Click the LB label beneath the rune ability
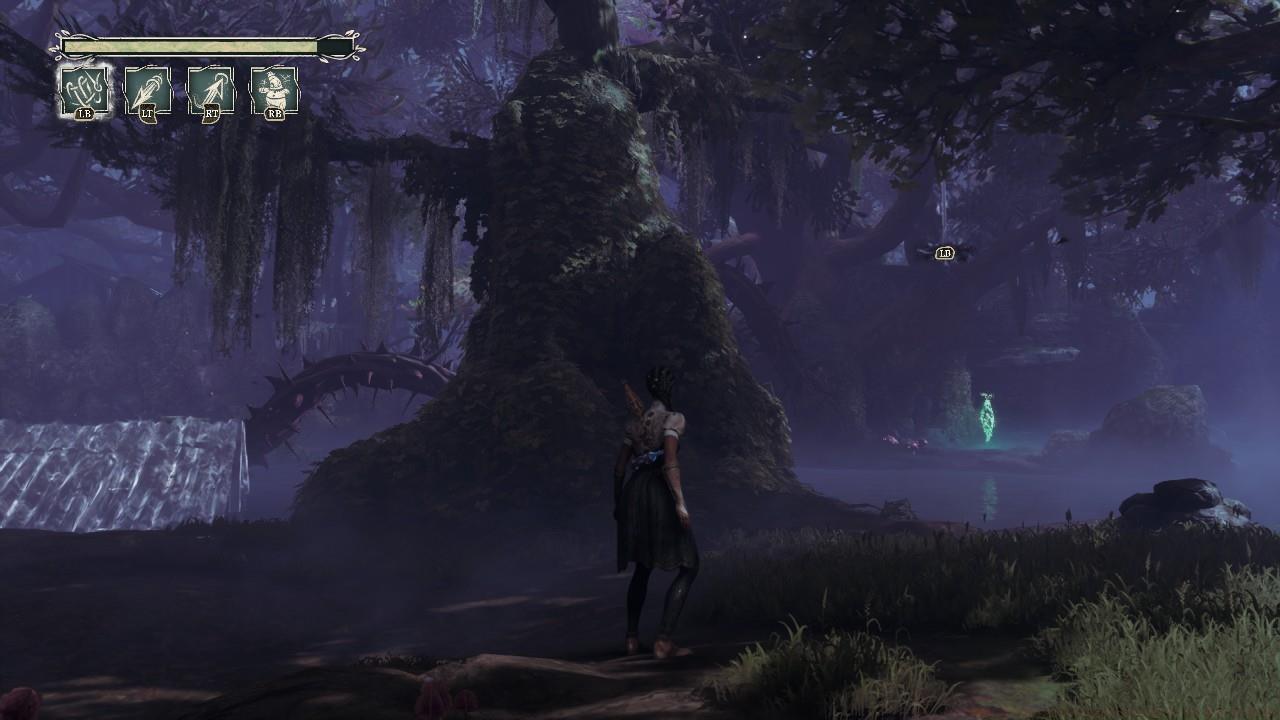 pyautogui.click(x=87, y=113)
